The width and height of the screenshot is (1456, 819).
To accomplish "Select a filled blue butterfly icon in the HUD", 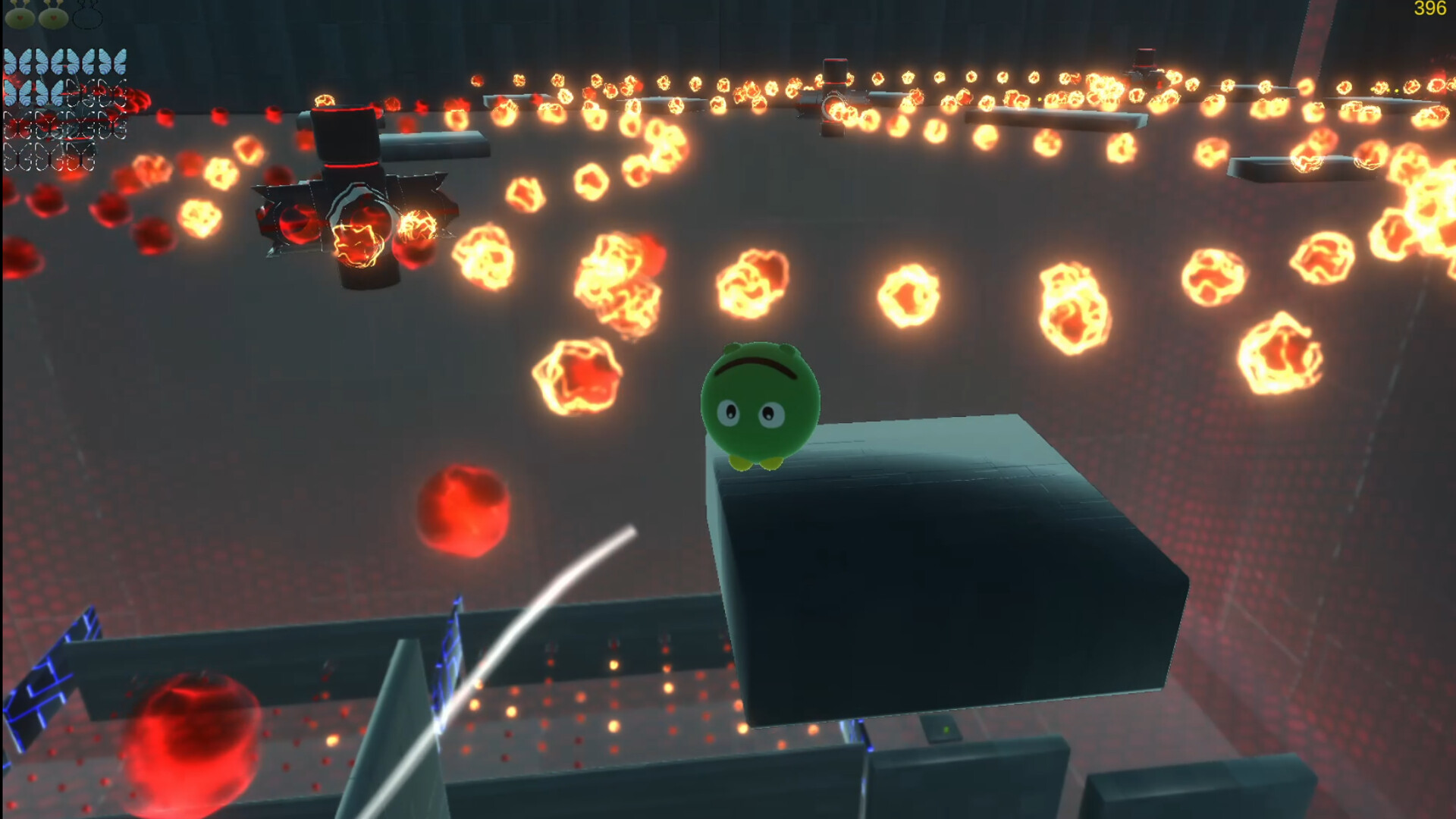I will [x=17, y=61].
